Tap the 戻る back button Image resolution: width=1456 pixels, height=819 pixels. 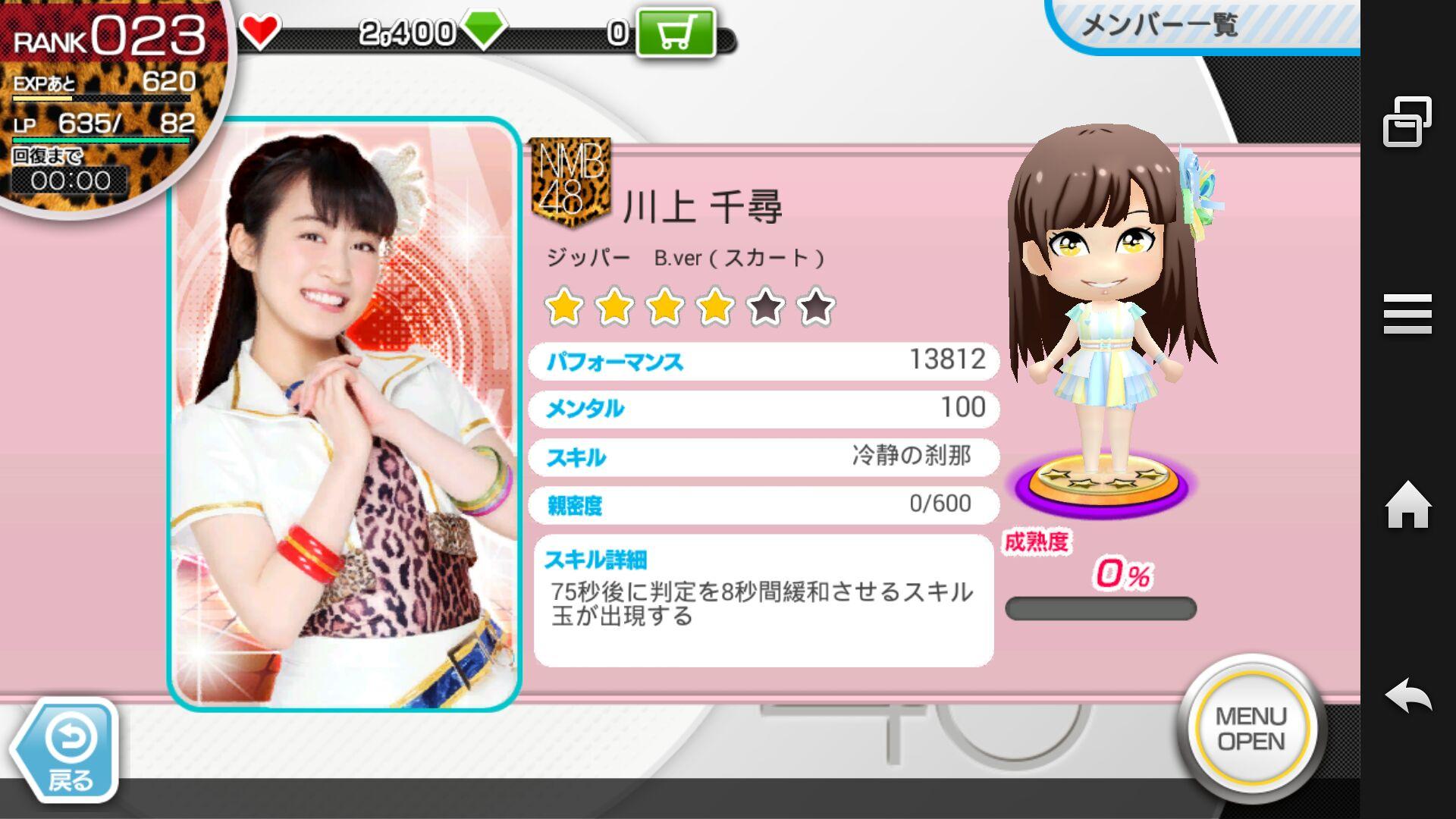tap(68, 751)
